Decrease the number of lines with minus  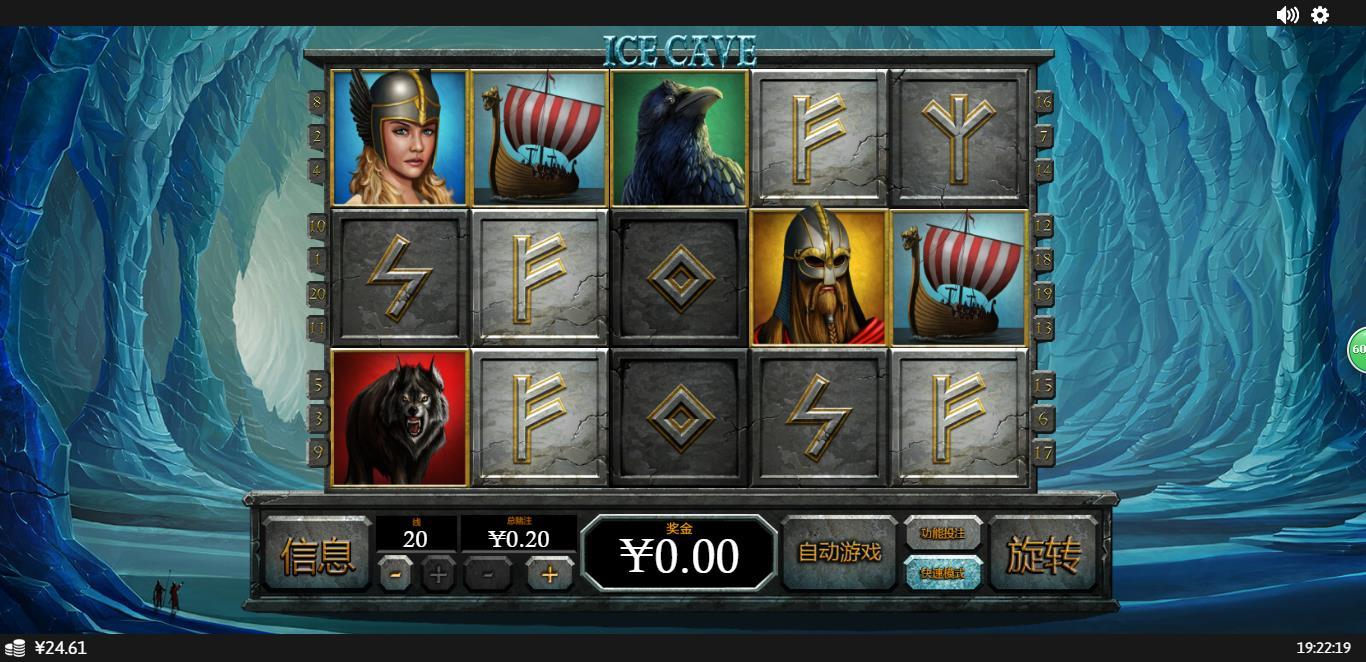tap(396, 574)
